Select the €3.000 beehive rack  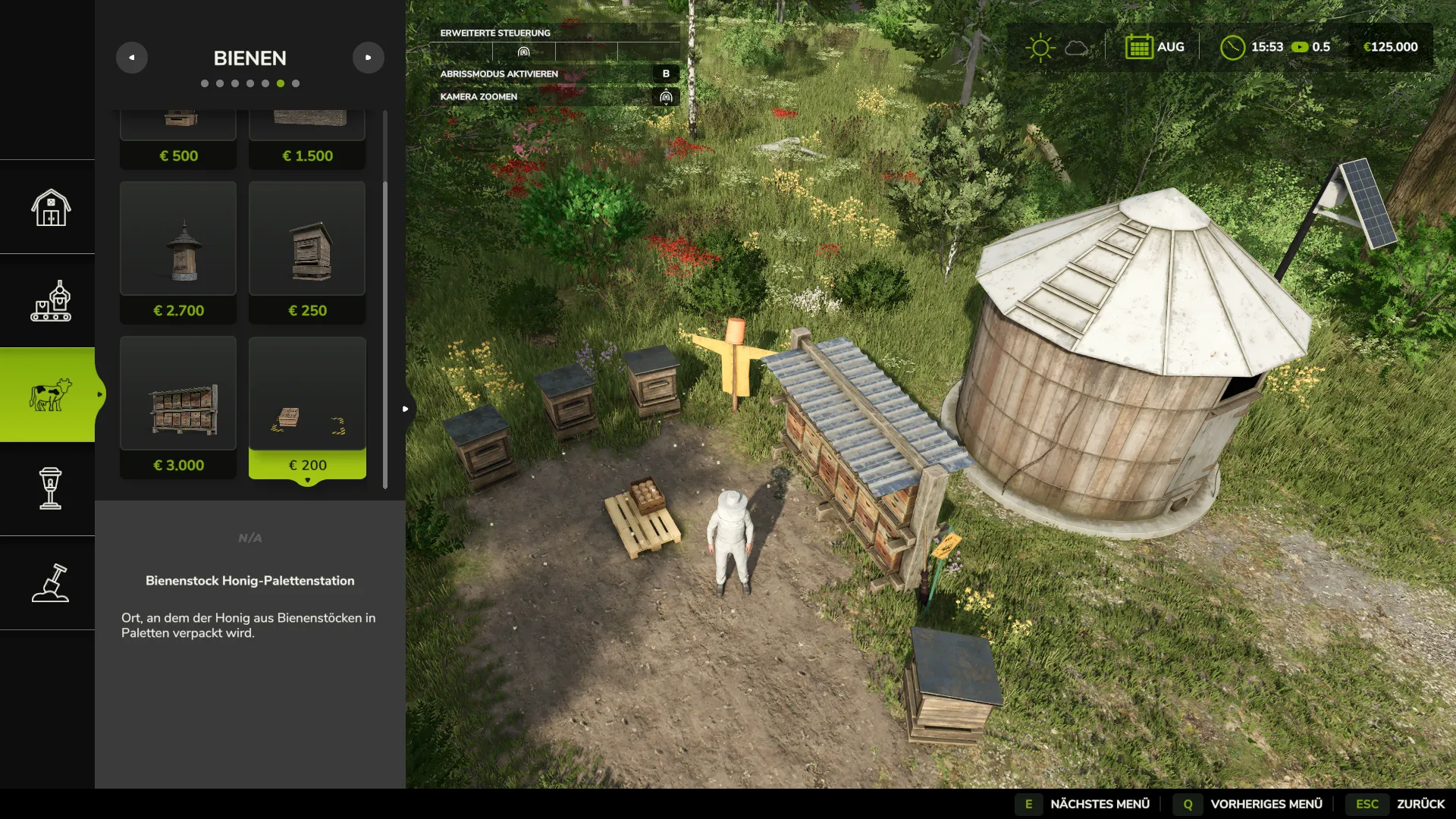pyautogui.click(x=178, y=407)
